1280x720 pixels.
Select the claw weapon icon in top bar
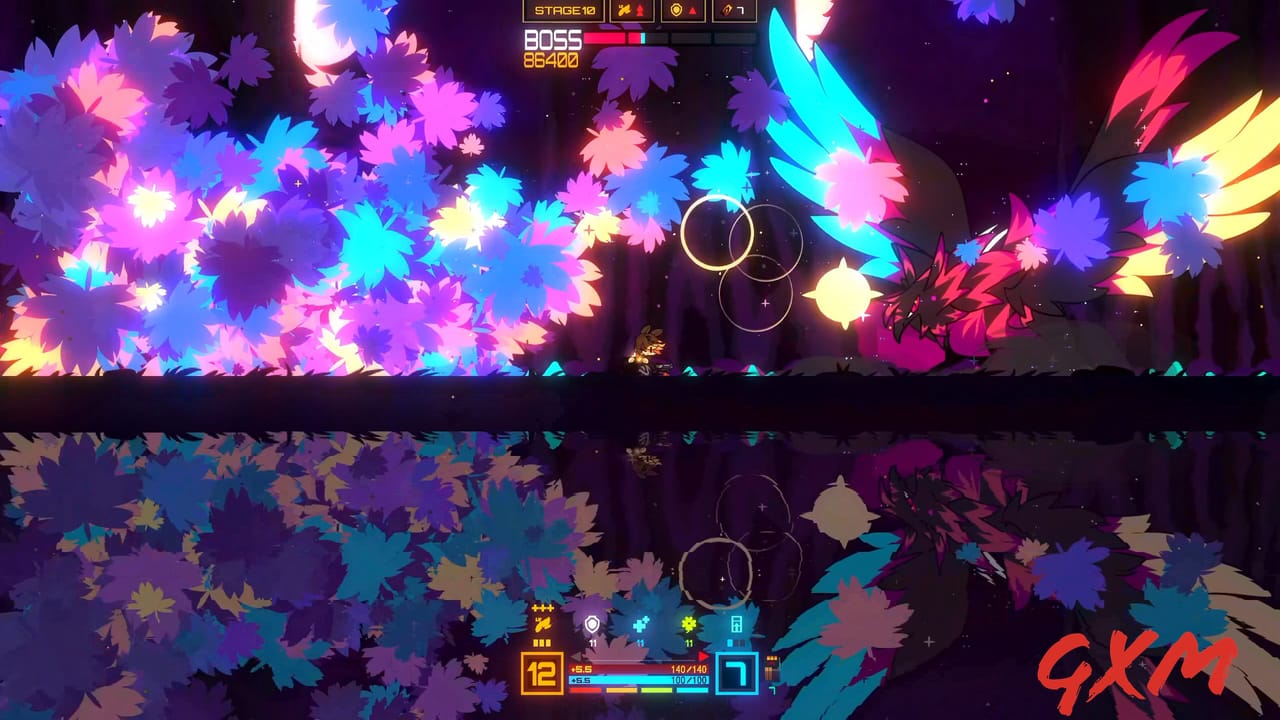(x=727, y=9)
